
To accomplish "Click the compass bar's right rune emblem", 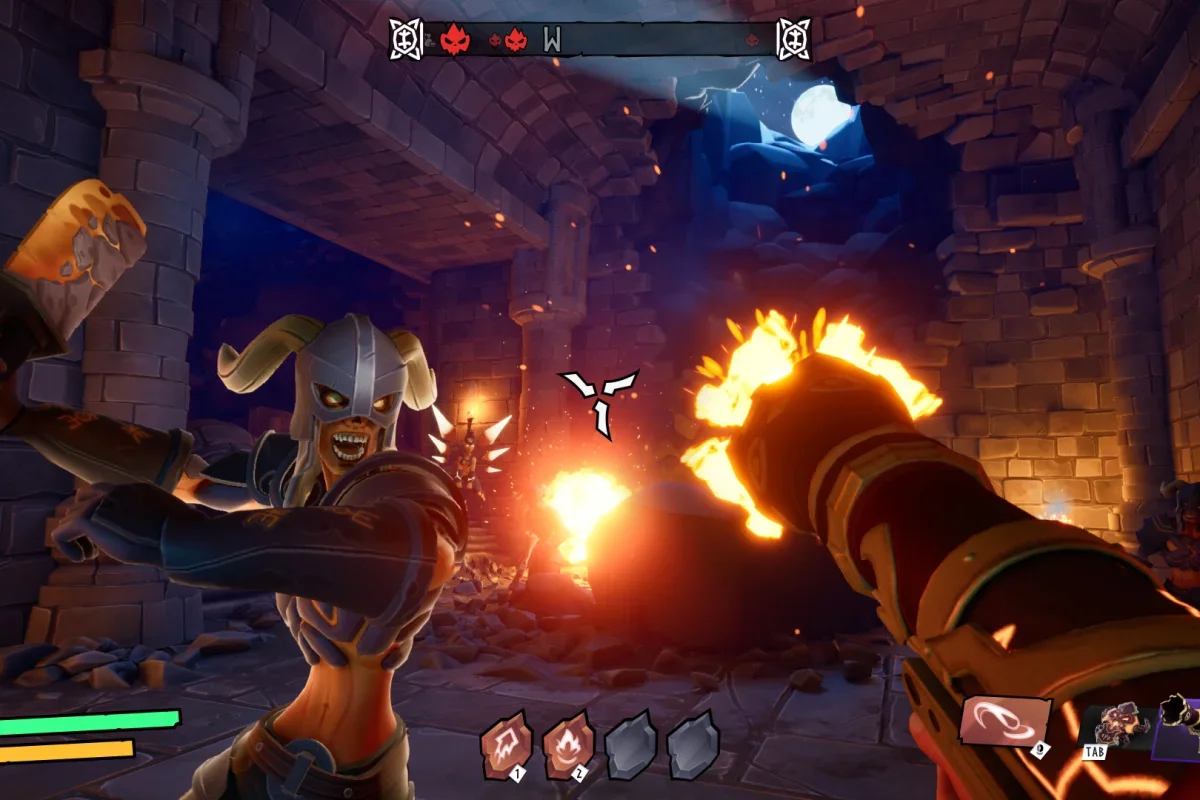I will [x=793, y=39].
